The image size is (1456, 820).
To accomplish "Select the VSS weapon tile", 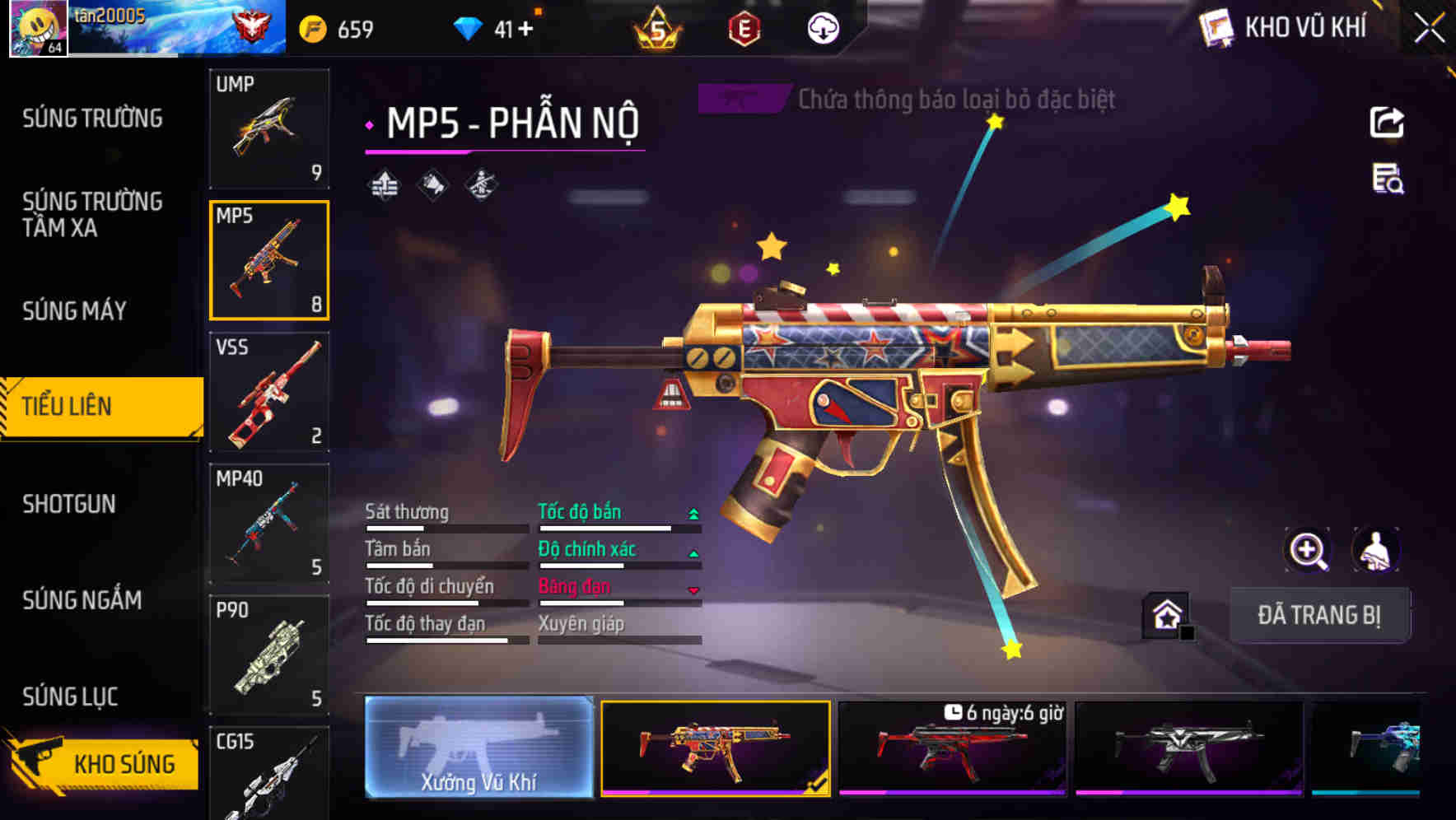I will tap(269, 392).
